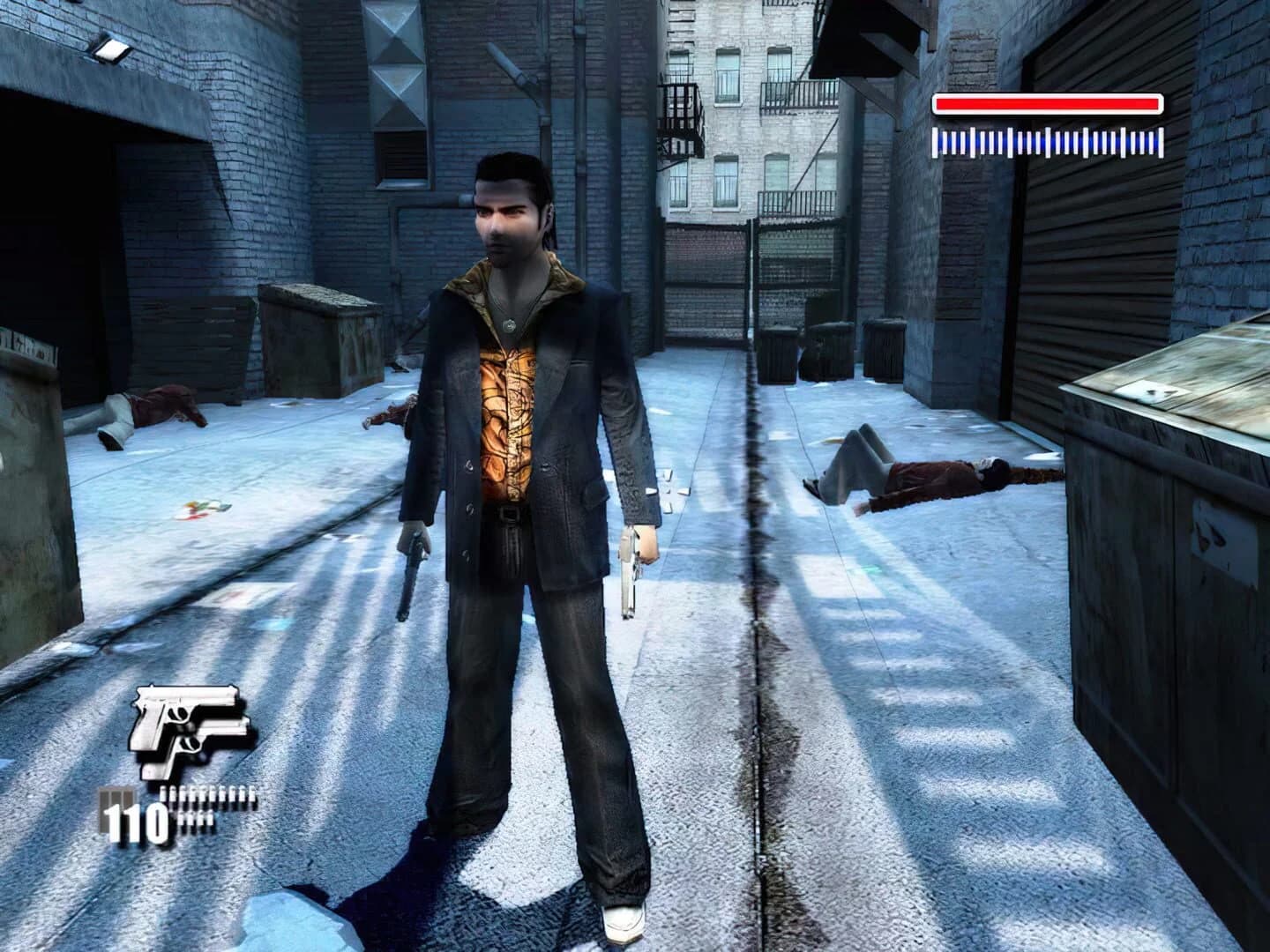Click the row of bullet icons near the ammo counter
1270x952 pixels.
[x=207, y=793]
